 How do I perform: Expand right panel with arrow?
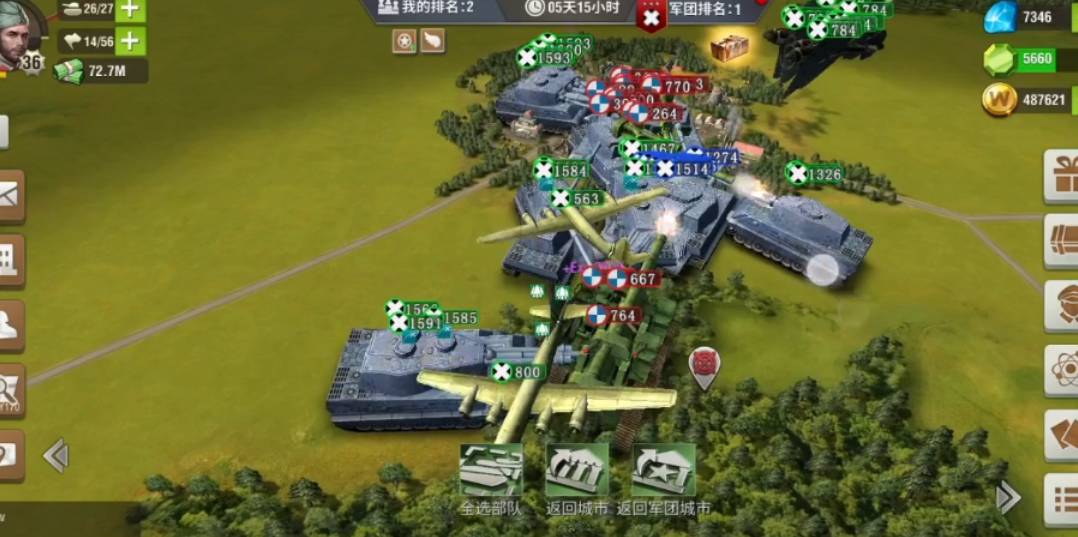pyautogui.click(x=1008, y=497)
